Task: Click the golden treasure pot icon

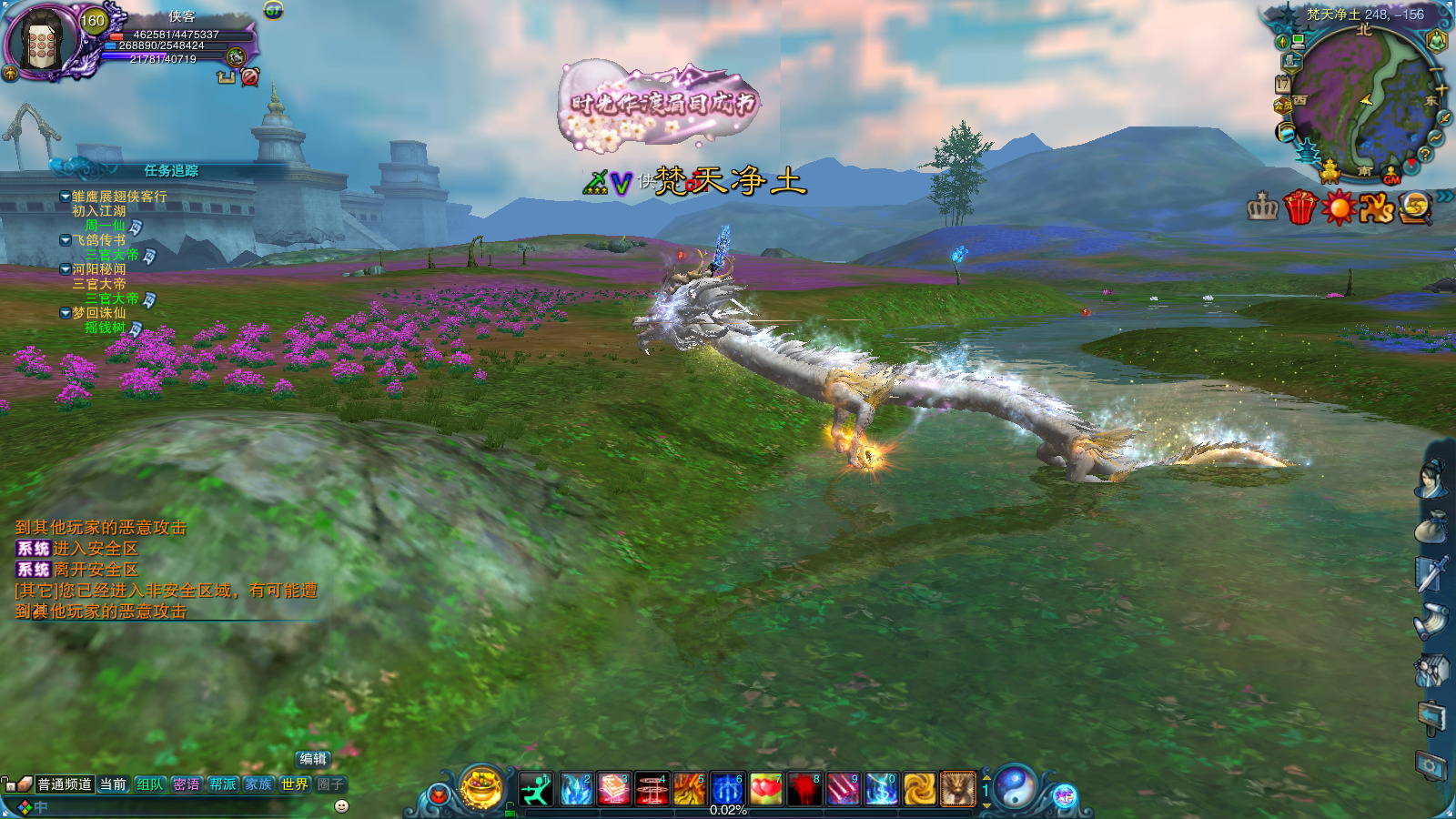Action: (x=481, y=787)
